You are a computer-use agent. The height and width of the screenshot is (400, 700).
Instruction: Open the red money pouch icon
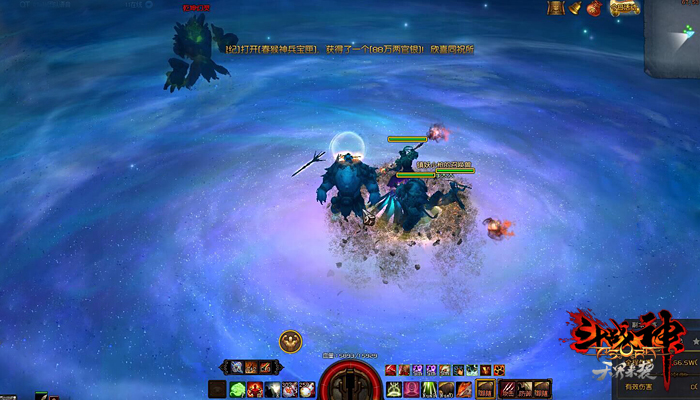596,8
